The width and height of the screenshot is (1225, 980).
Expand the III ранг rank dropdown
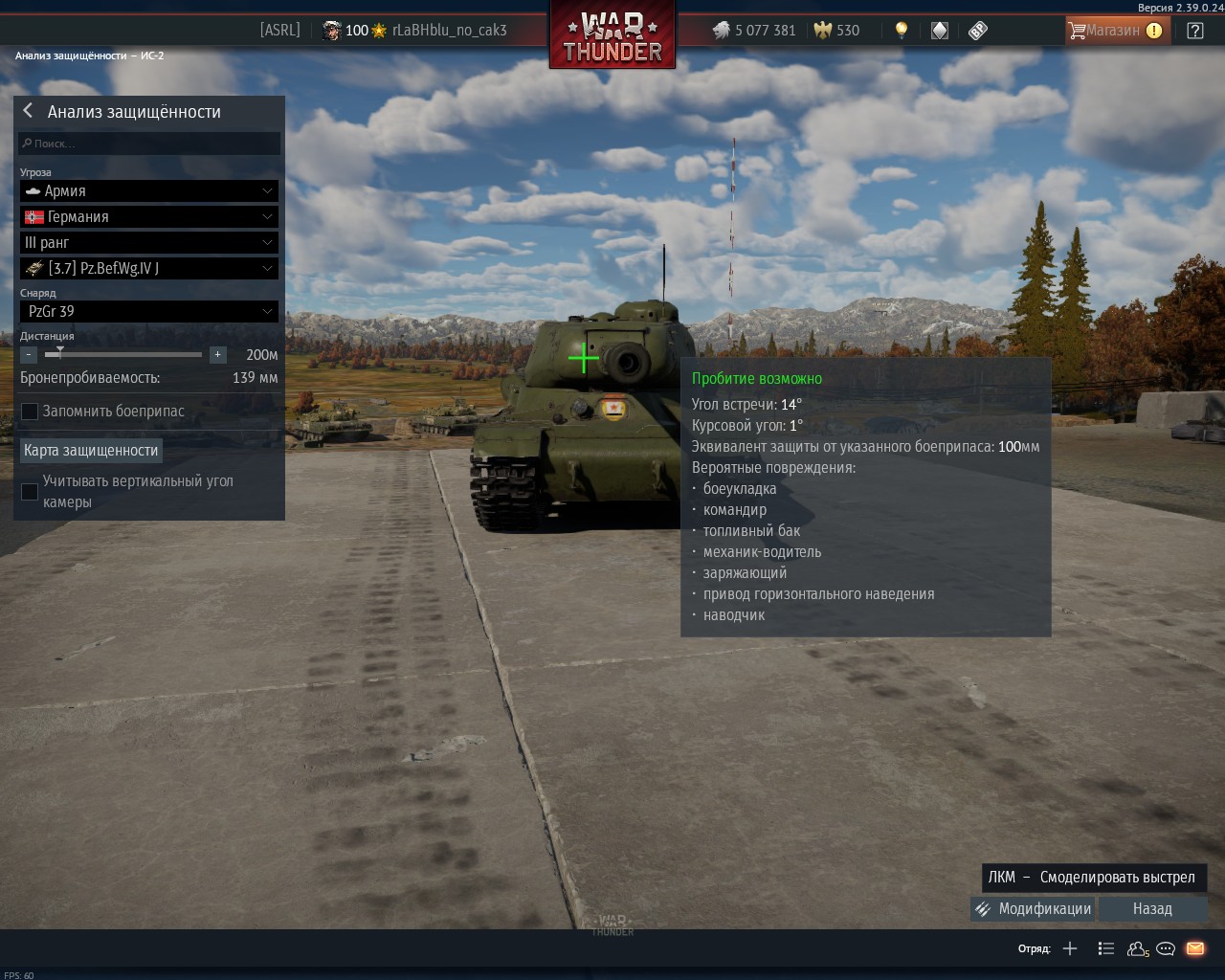pos(149,243)
